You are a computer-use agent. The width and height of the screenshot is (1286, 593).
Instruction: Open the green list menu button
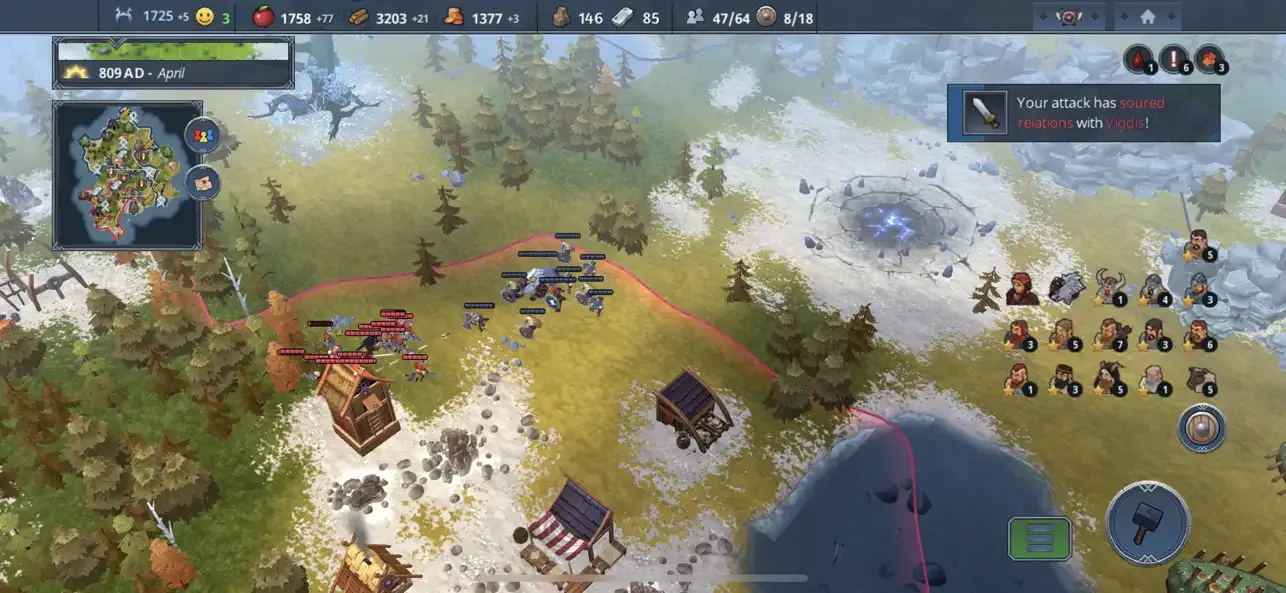(1039, 538)
